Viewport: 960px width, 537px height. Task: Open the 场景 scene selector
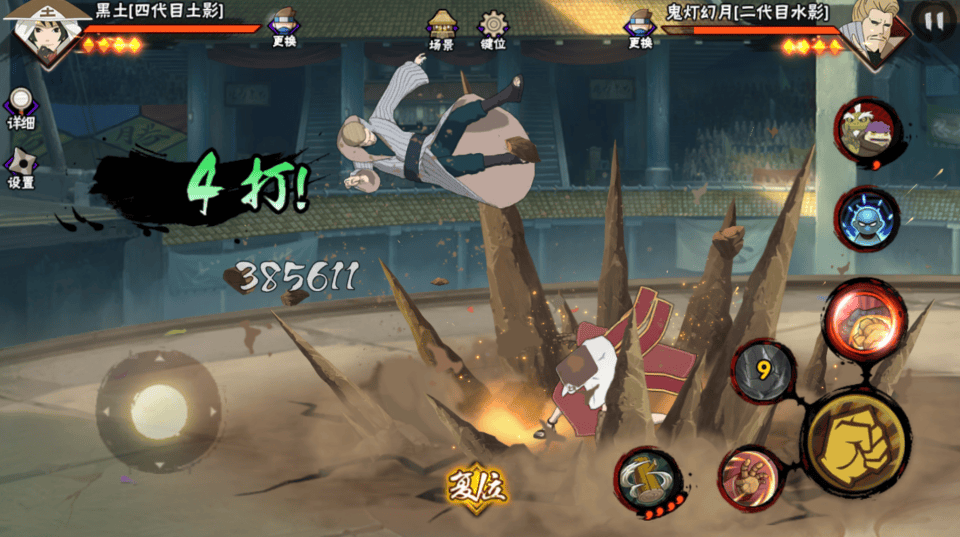442,29
